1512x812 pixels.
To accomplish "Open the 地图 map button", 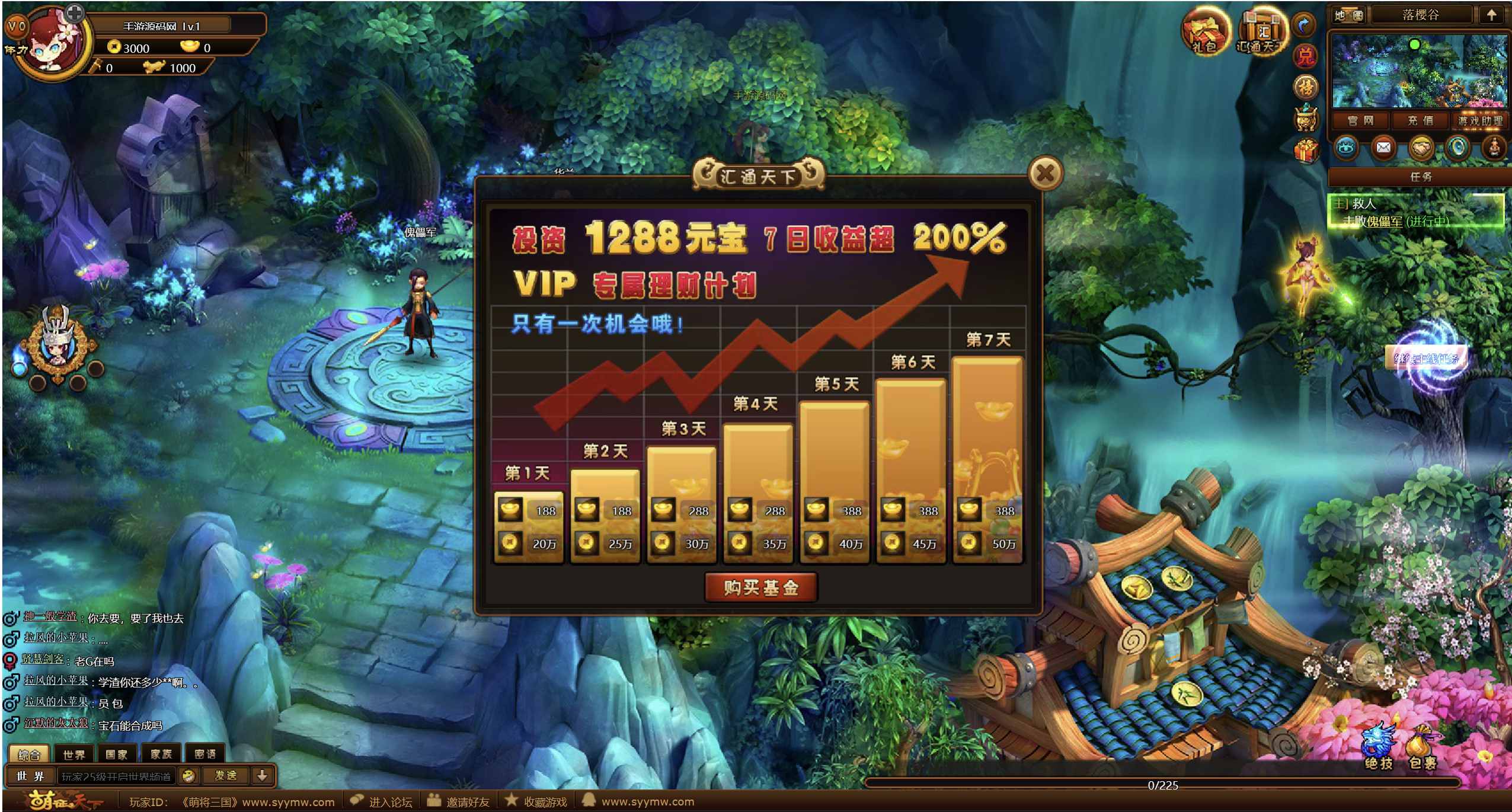I will 1348,15.
